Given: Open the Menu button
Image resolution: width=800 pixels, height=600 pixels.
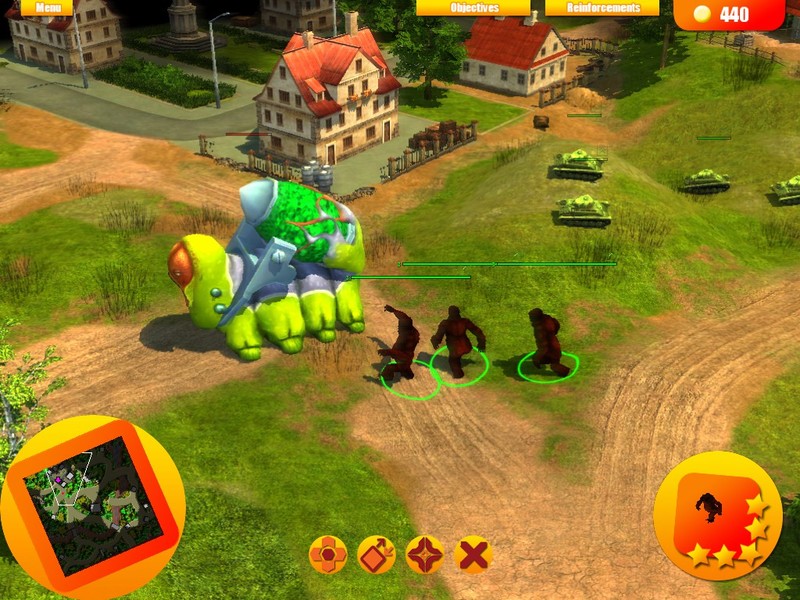Looking at the screenshot, I should click(46, 7).
